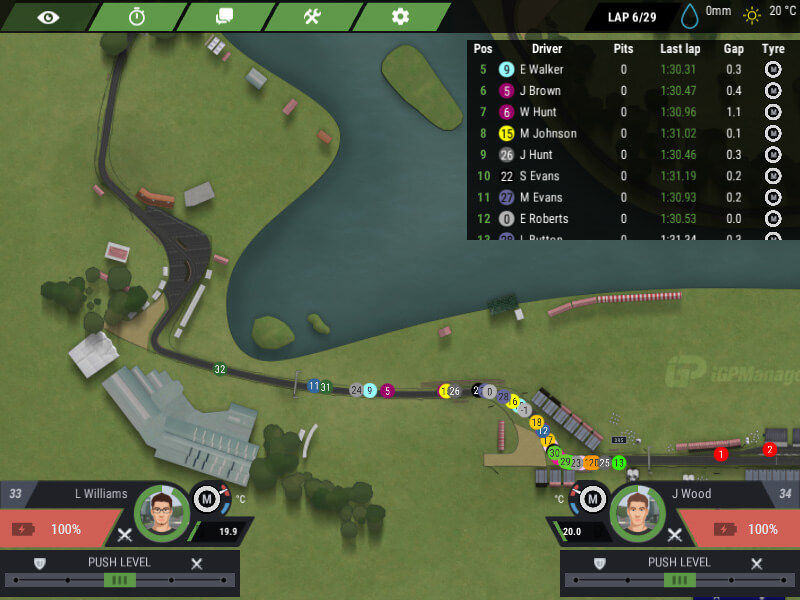Select E Walker in the standings

tap(541, 70)
